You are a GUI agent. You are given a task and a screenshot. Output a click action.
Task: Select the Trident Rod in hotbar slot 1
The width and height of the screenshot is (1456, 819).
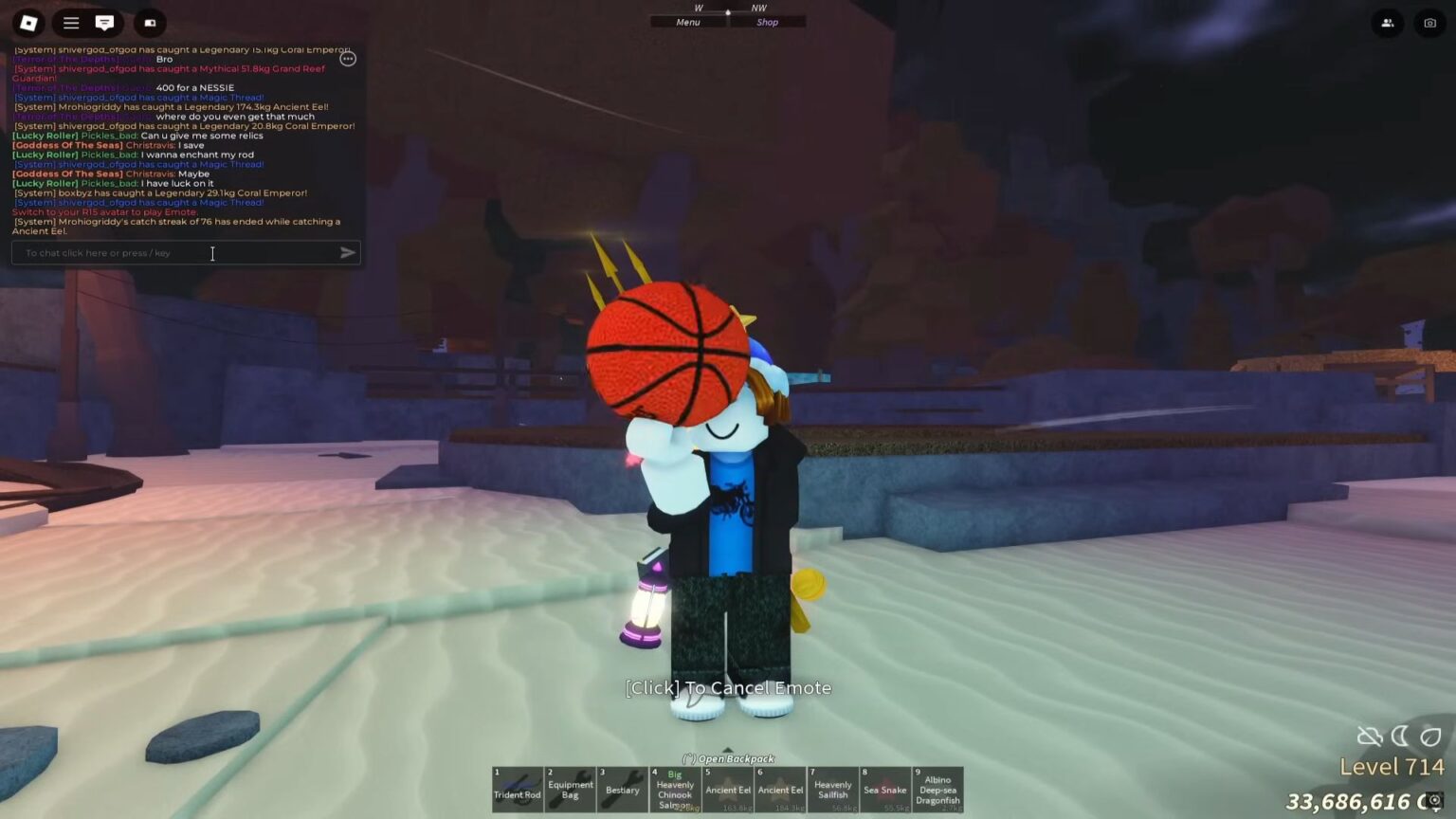click(518, 789)
